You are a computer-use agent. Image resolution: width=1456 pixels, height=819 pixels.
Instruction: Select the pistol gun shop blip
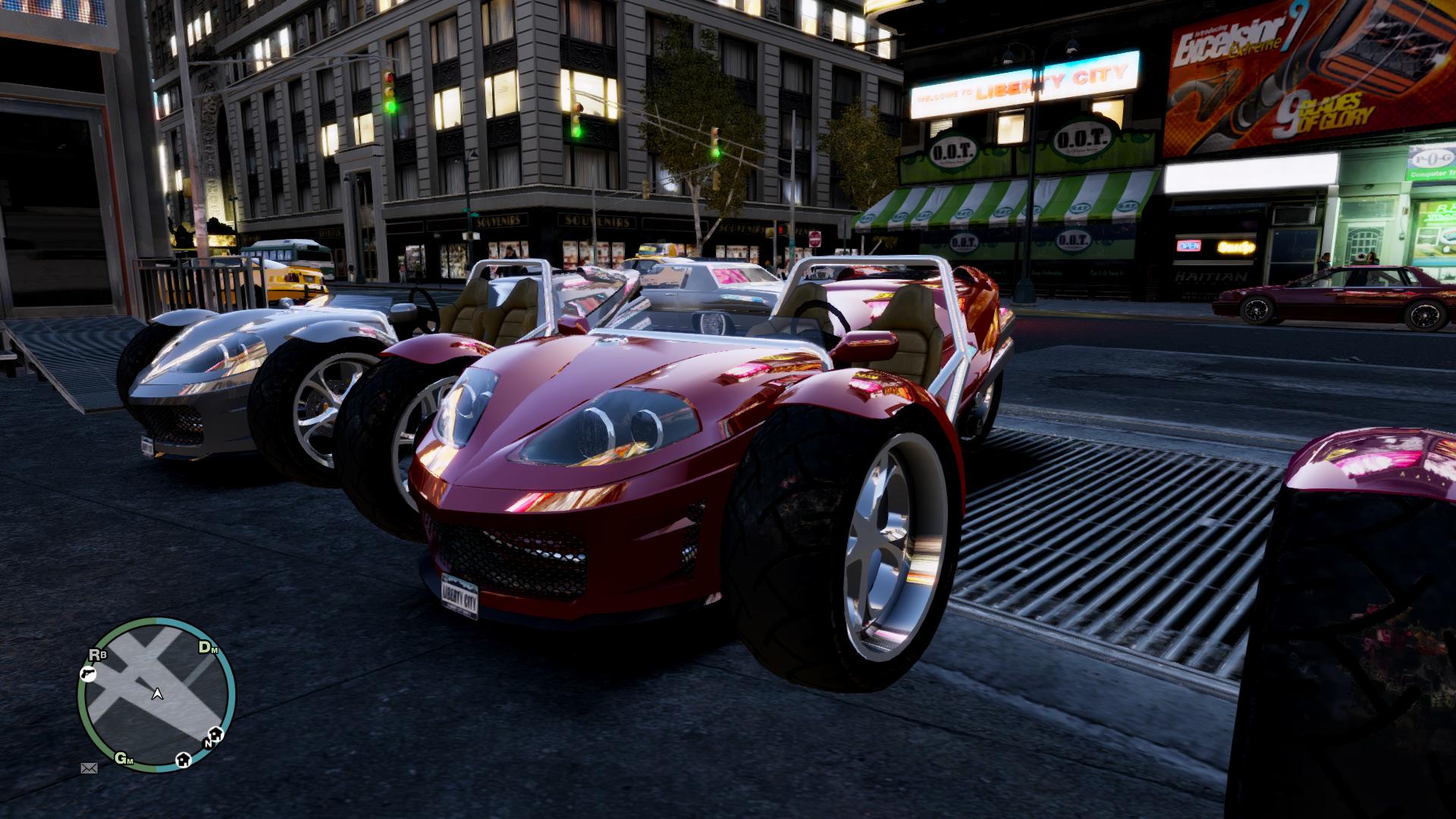[87, 673]
